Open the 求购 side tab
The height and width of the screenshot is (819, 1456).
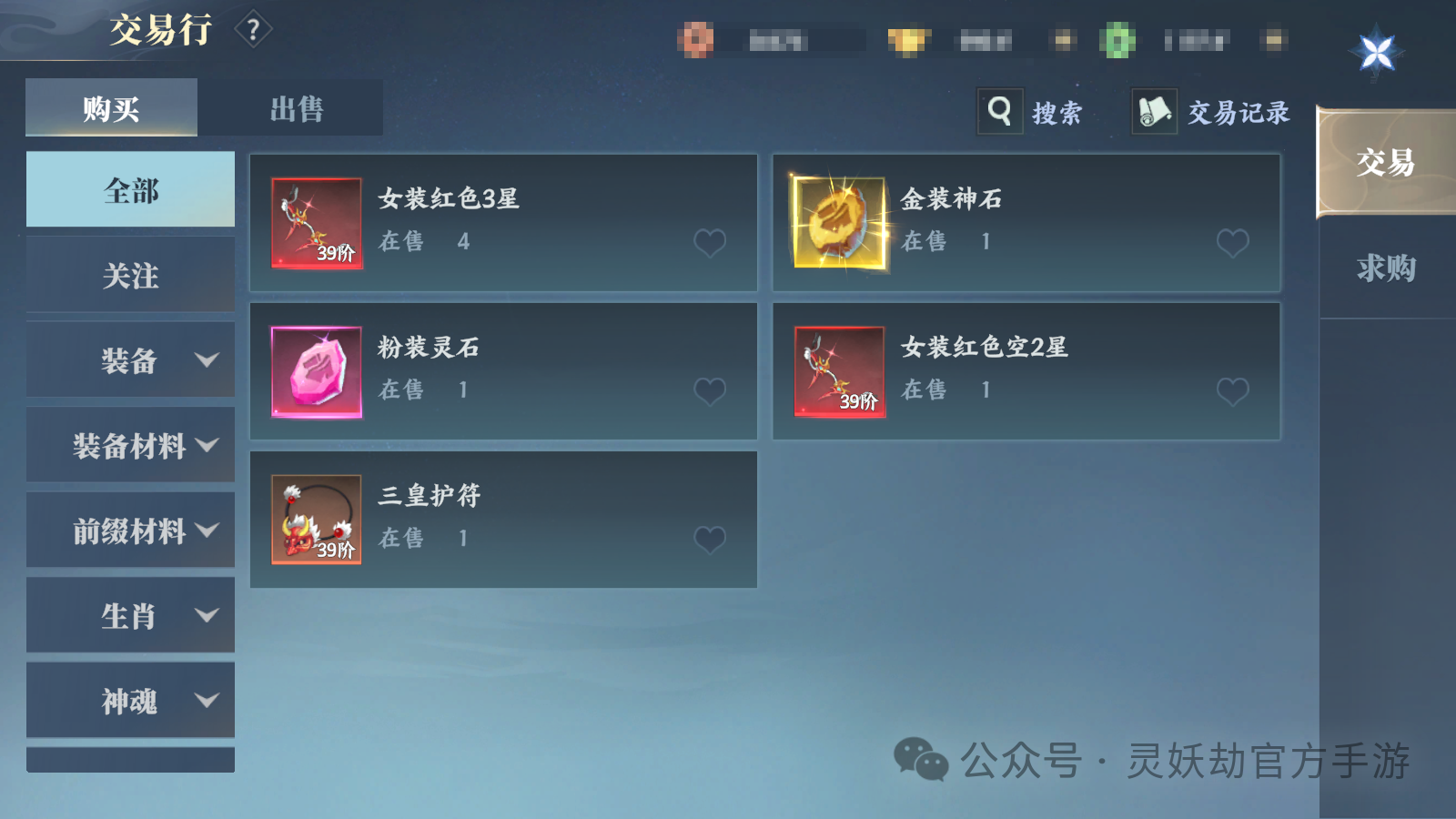click(x=1384, y=268)
